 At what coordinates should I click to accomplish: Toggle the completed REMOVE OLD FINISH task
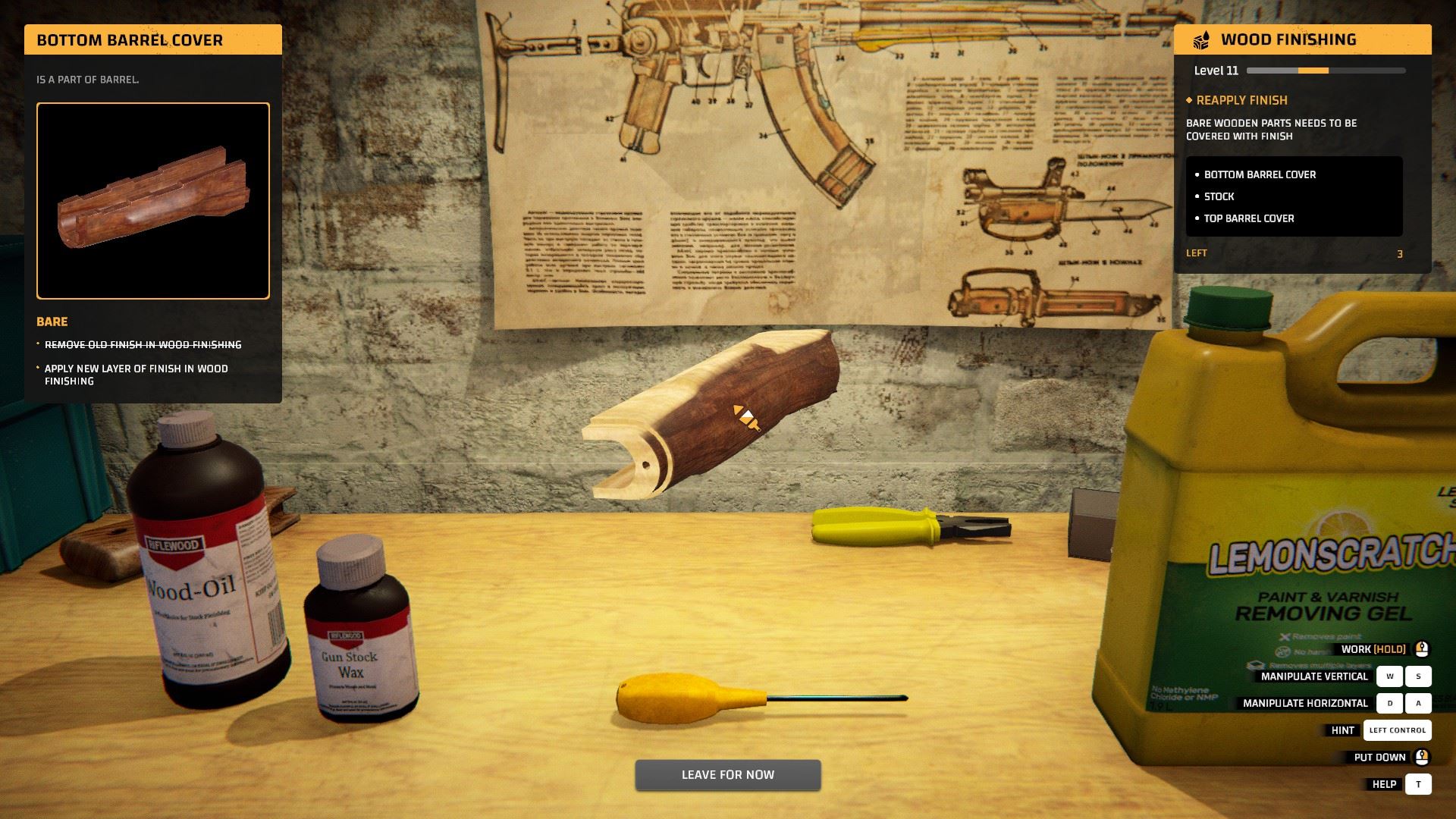pyautogui.click(x=144, y=344)
